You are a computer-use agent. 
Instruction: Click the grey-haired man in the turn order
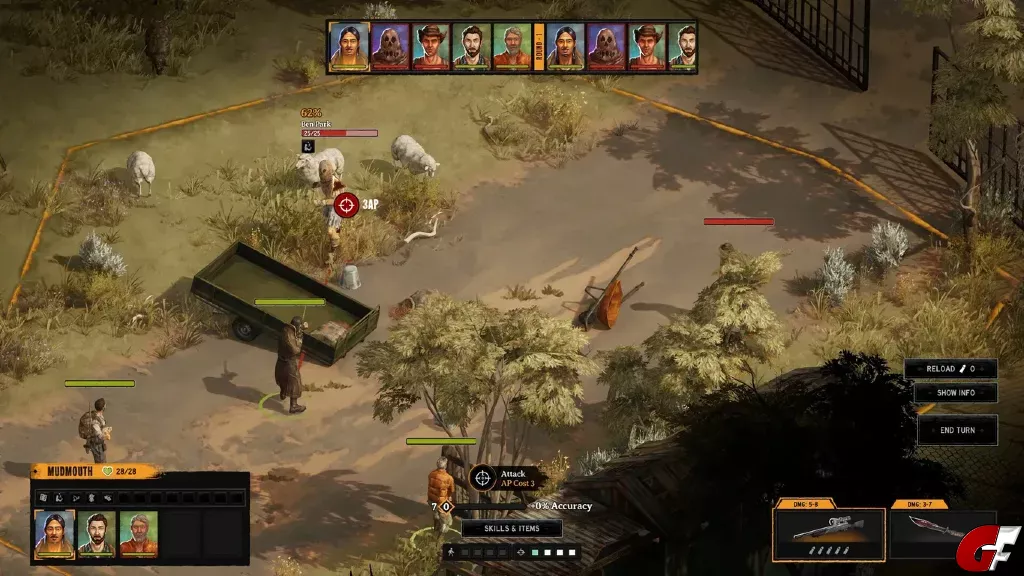(512, 47)
